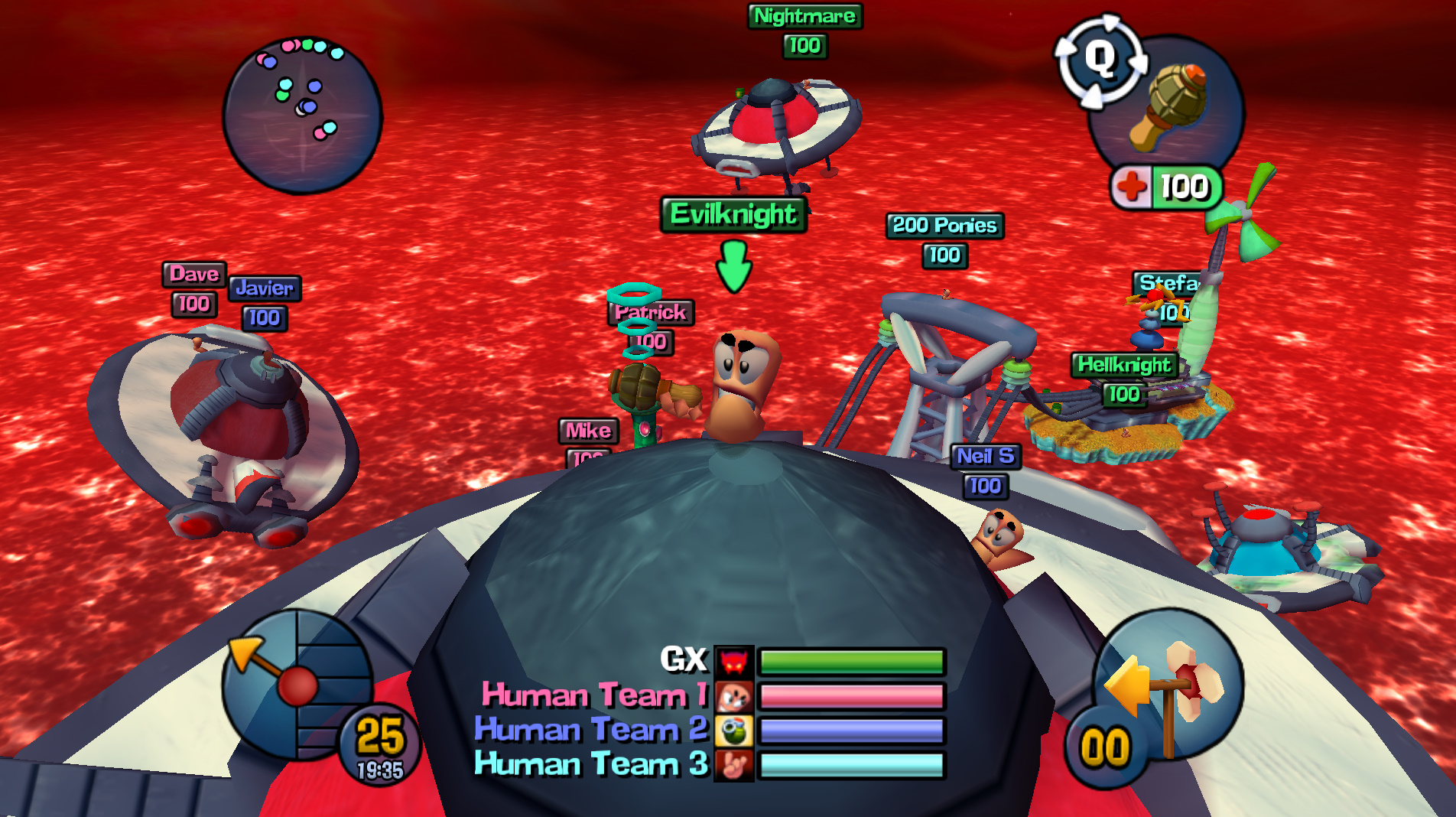Click the GX team devil face icon
1456x817 pixels.
pos(736,661)
